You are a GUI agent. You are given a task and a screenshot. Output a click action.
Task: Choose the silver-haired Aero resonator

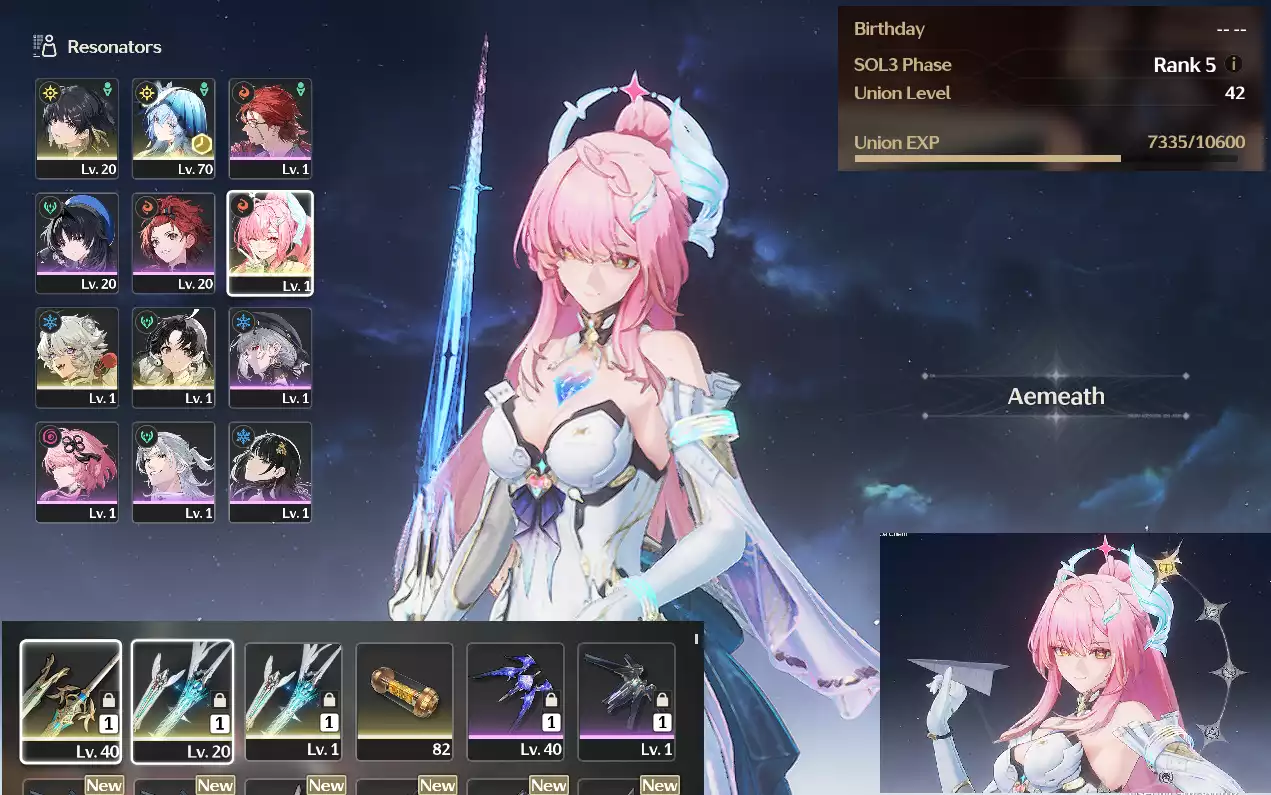173,472
